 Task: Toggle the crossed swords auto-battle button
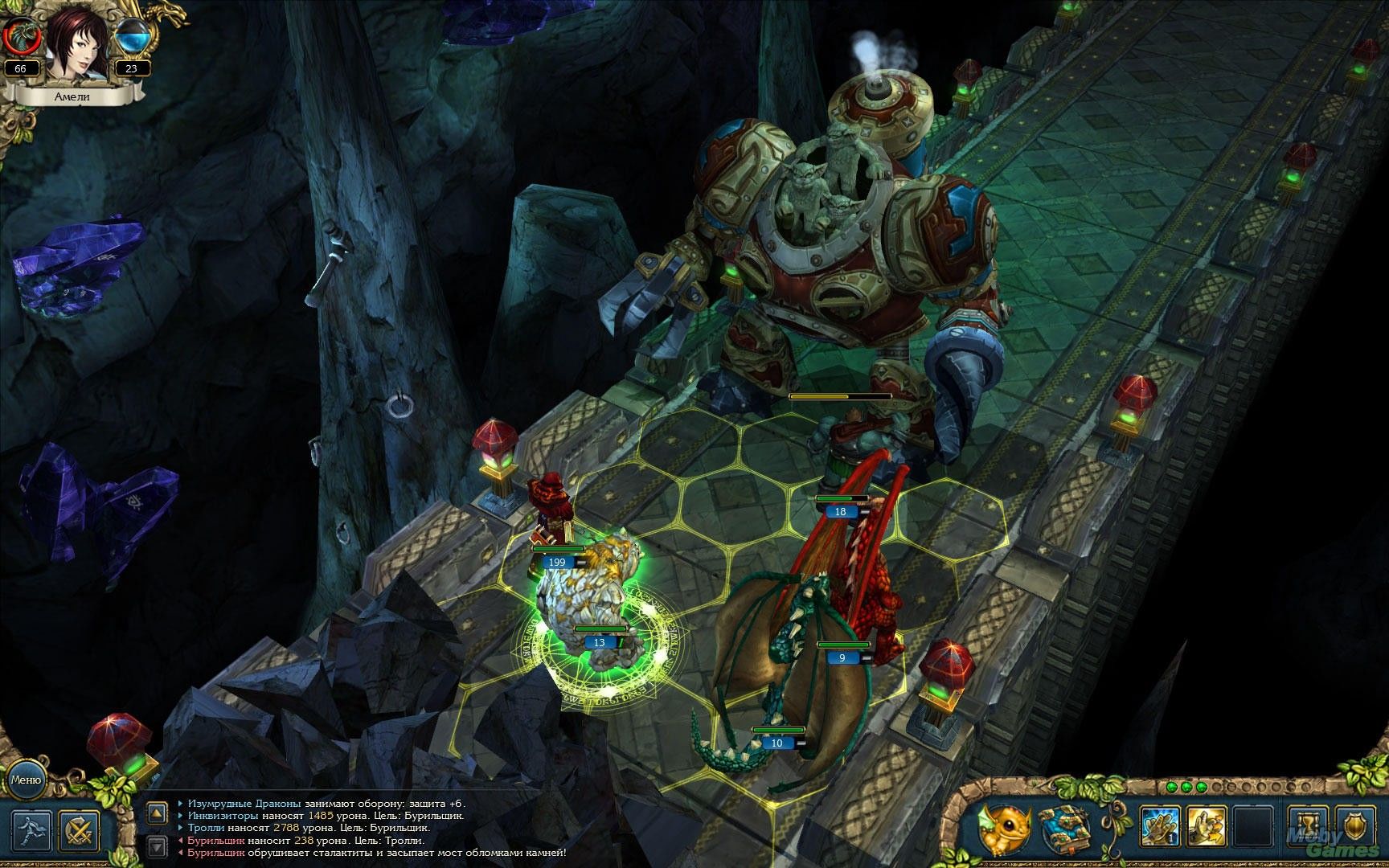(79, 829)
